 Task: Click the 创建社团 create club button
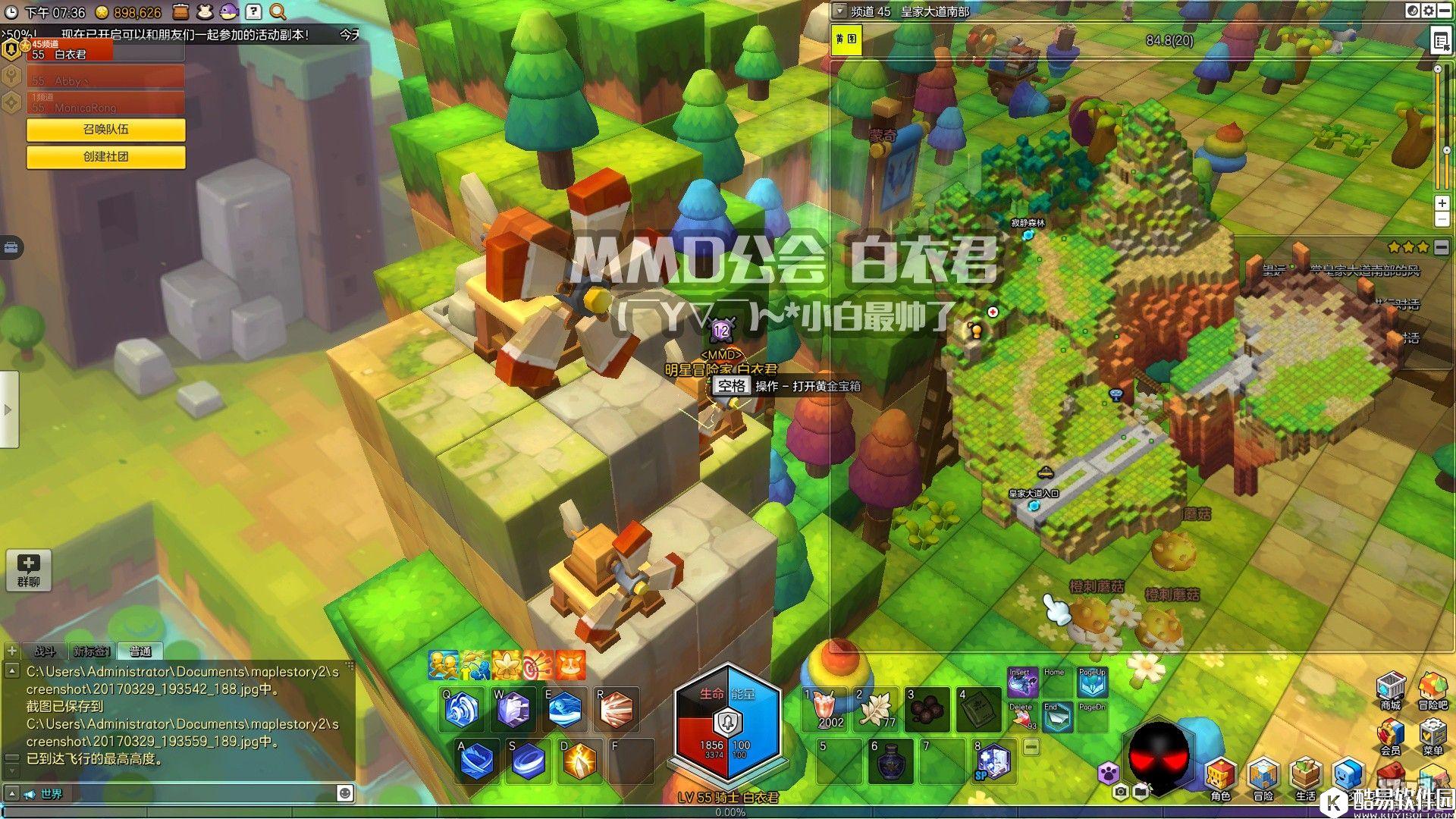click(105, 157)
